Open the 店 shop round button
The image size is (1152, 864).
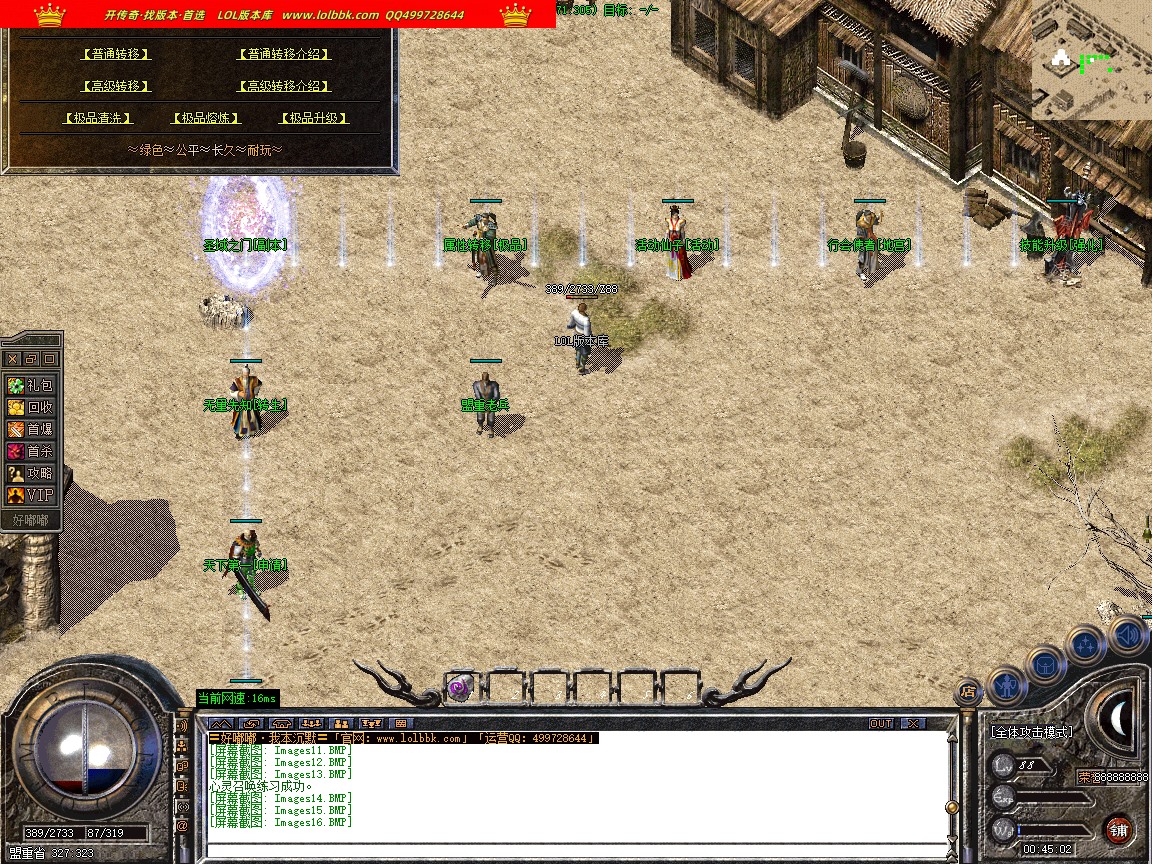click(967, 691)
